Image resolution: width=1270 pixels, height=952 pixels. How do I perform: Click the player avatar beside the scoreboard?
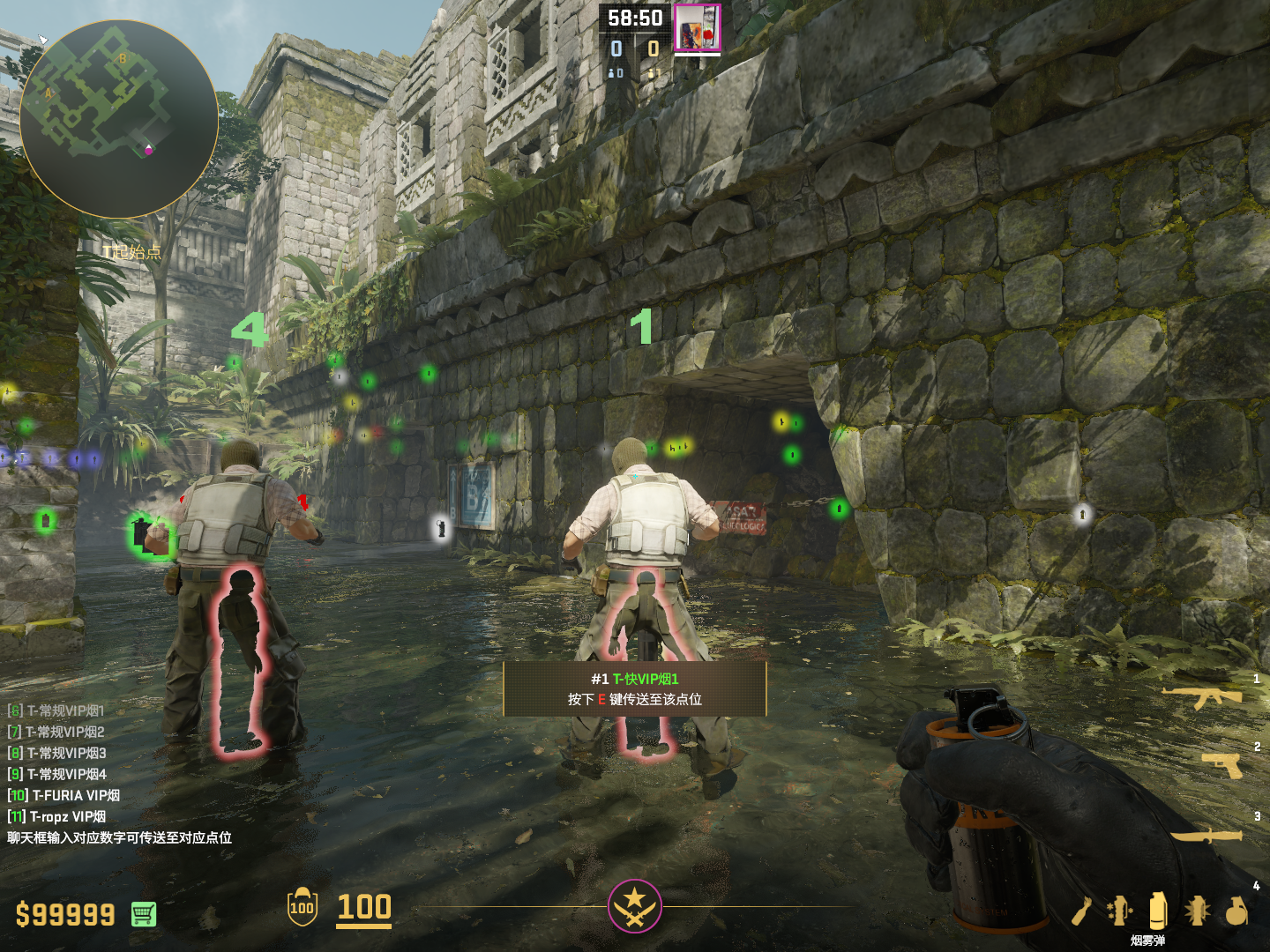tap(698, 27)
